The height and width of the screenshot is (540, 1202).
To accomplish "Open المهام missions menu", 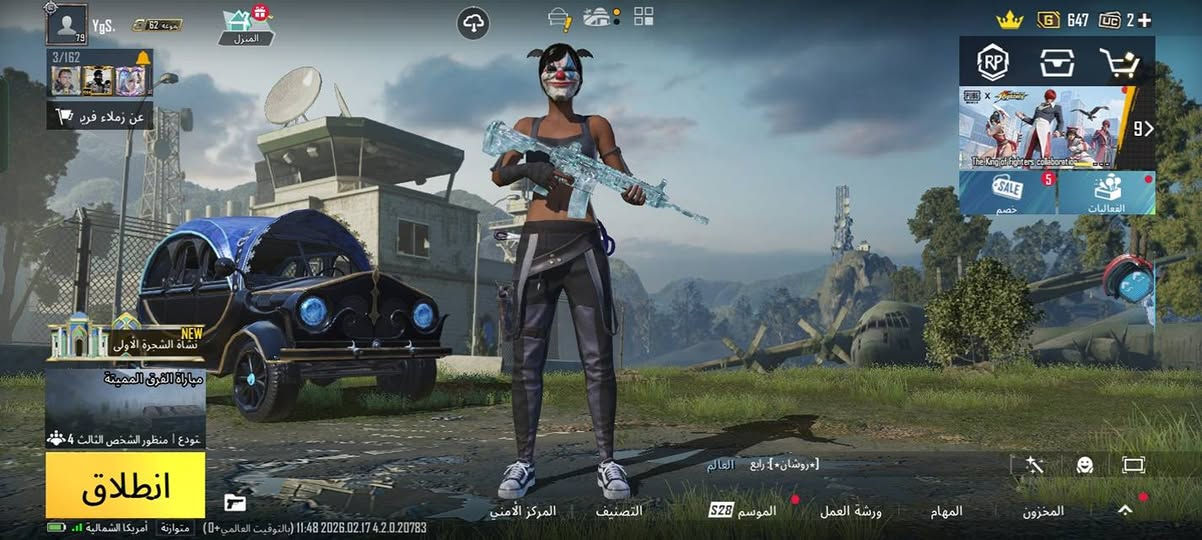I will click(x=946, y=511).
